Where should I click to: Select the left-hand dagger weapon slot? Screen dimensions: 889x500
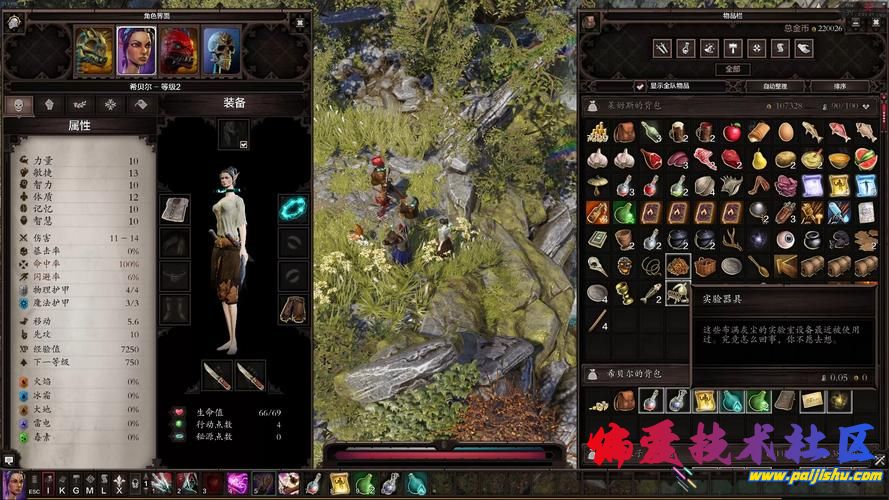[x=218, y=376]
